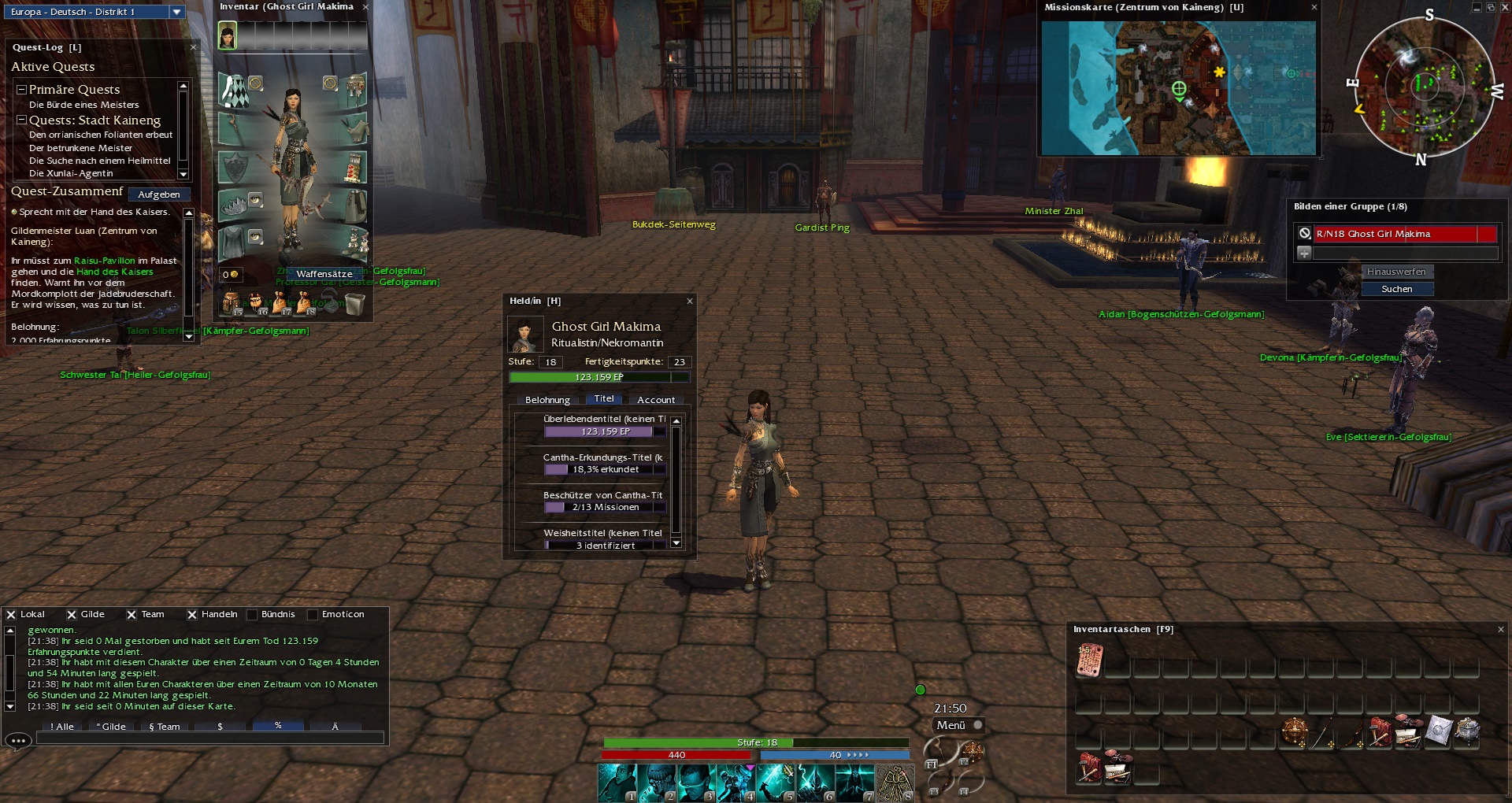
Task: Enable the Bündnis chat channel
Action: [253, 615]
